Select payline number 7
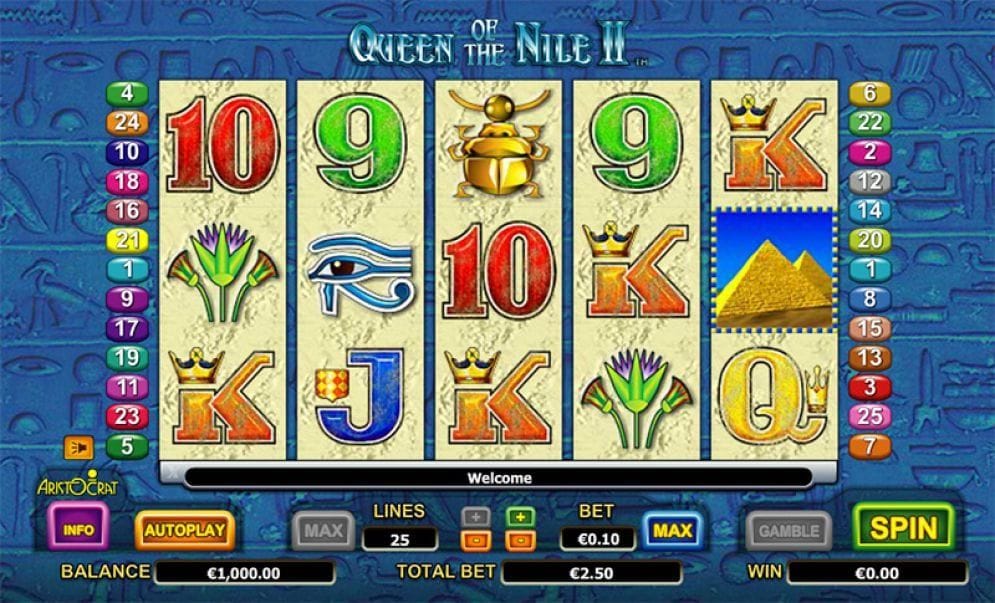The image size is (995, 603). pyautogui.click(x=869, y=446)
